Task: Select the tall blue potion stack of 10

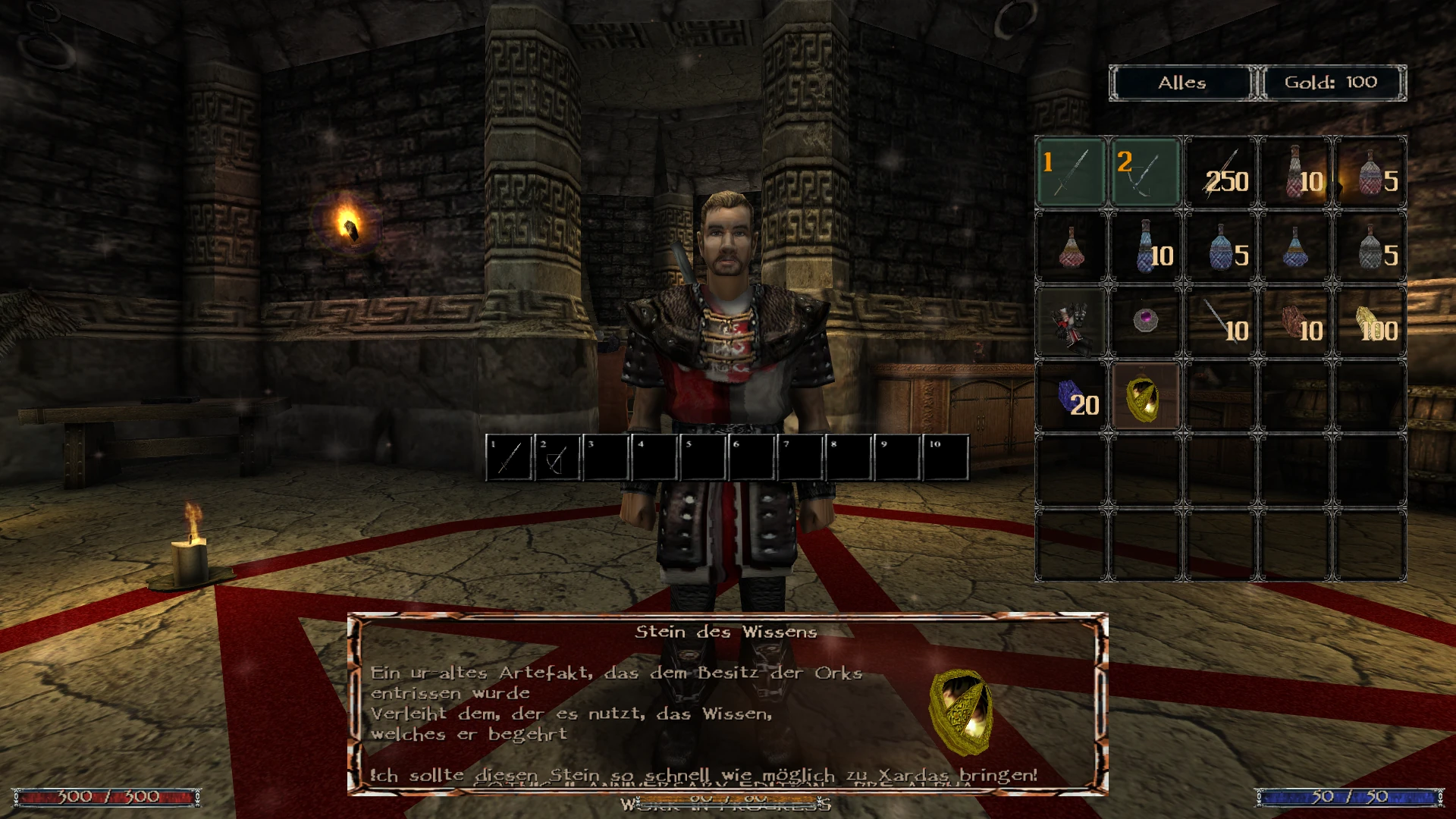Action: pyautogui.click(x=1144, y=247)
